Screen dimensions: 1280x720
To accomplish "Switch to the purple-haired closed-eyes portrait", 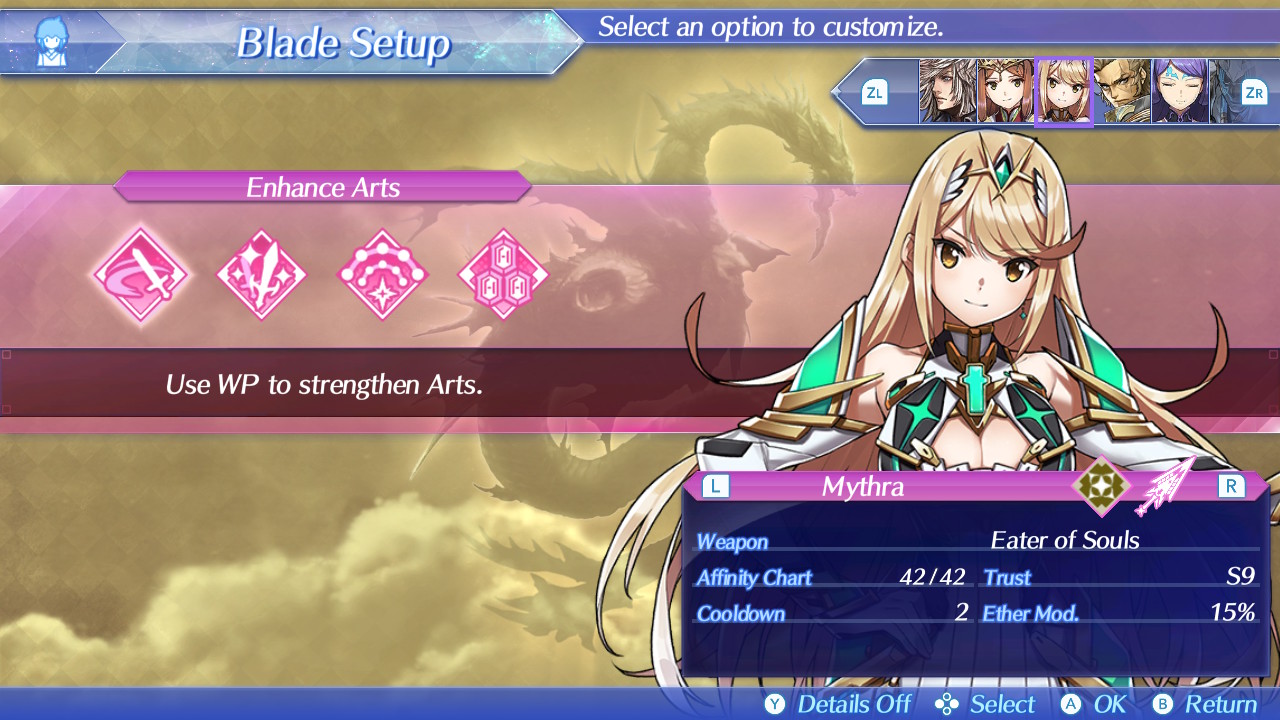I will pyautogui.click(x=1179, y=92).
